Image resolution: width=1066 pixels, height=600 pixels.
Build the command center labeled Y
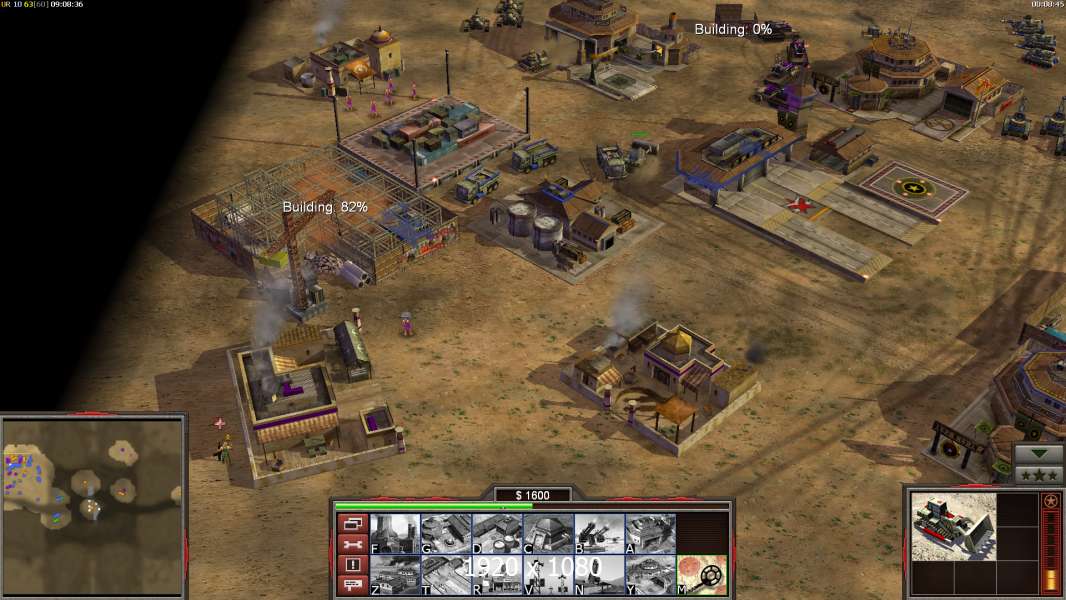tap(650, 575)
